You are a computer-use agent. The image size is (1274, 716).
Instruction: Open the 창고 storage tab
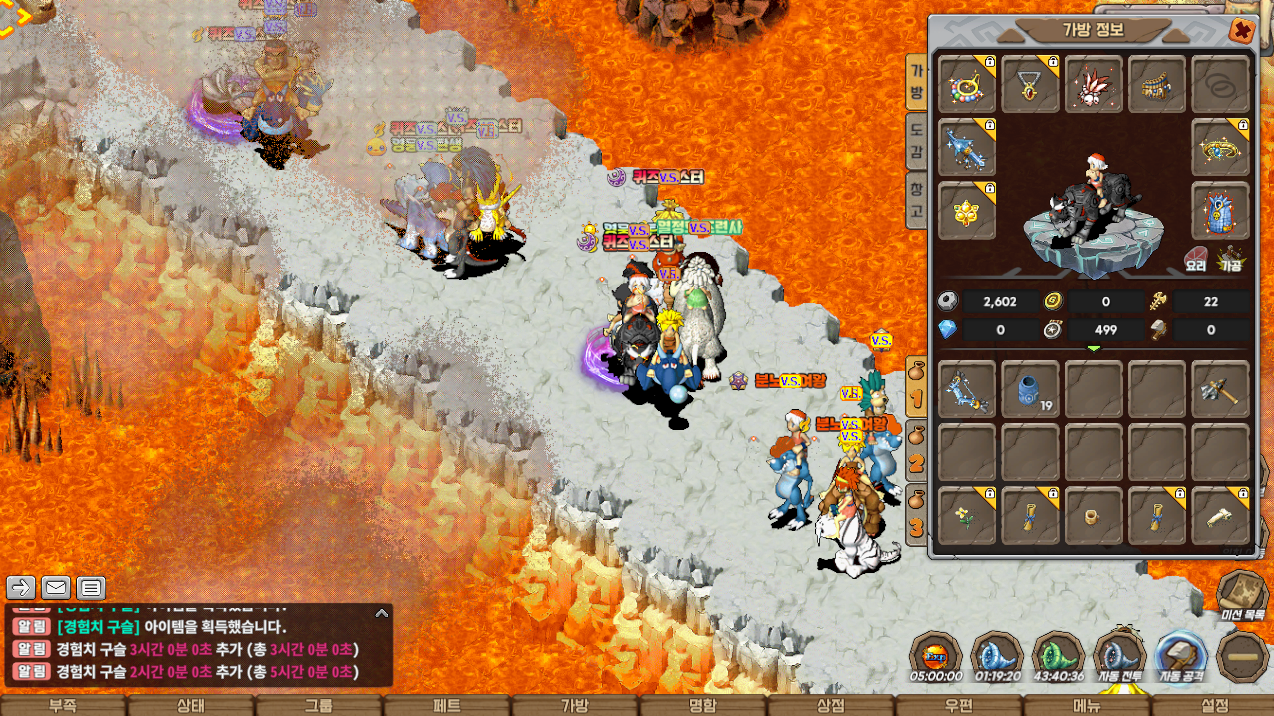point(915,200)
